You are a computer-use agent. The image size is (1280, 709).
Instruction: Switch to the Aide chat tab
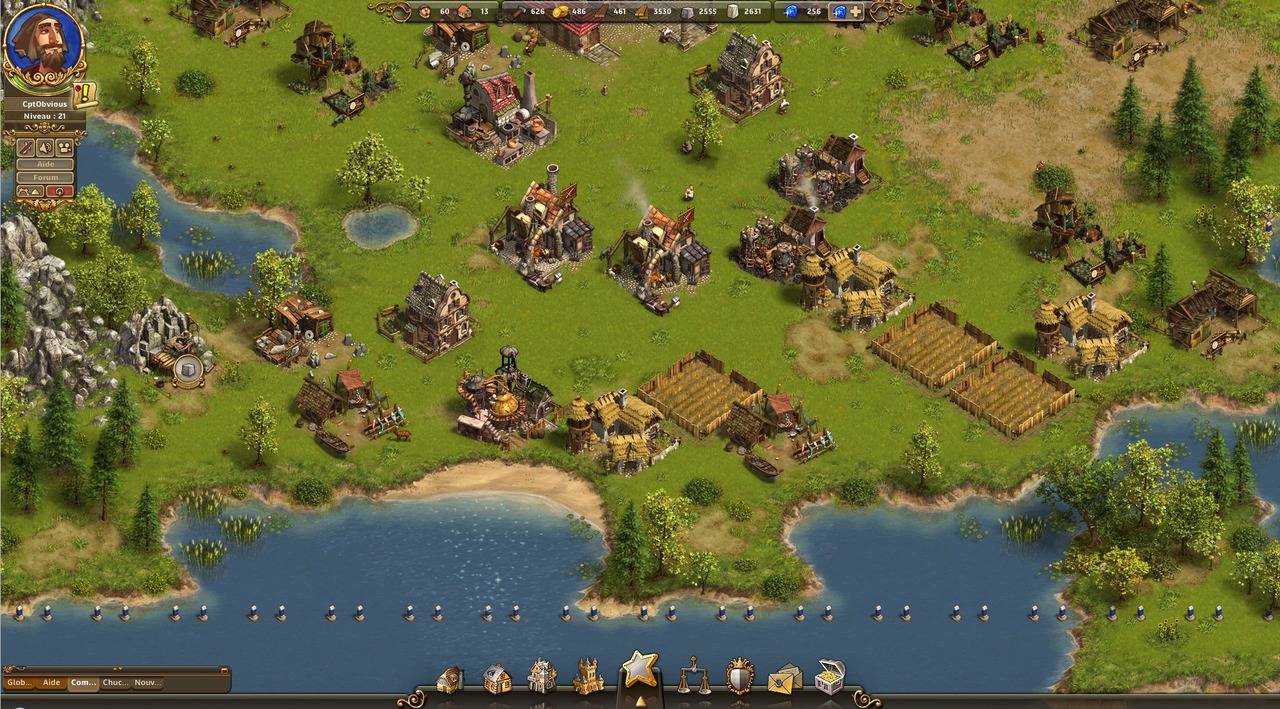pyautogui.click(x=51, y=683)
